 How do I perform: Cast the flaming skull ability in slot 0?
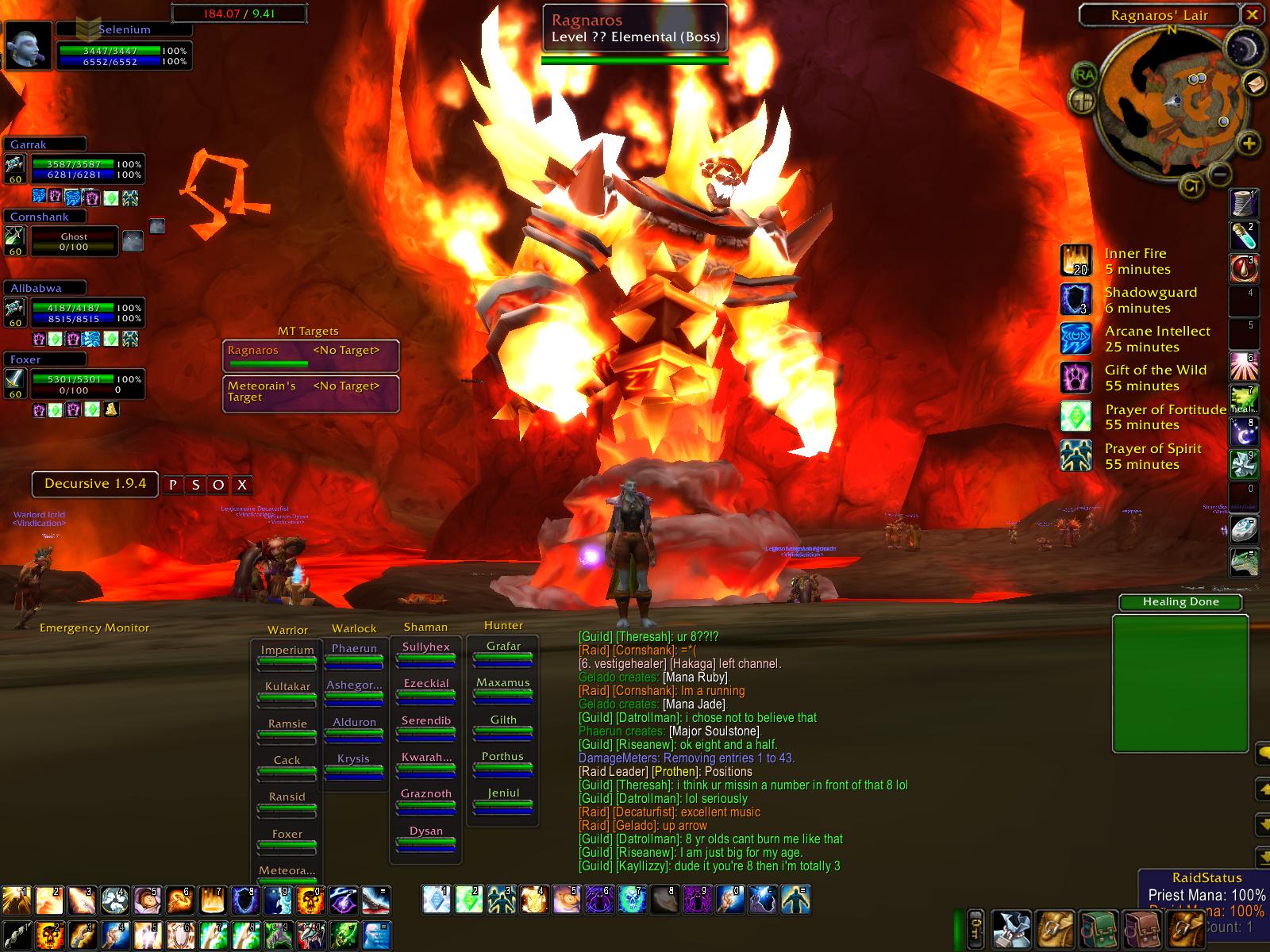tap(310, 899)
